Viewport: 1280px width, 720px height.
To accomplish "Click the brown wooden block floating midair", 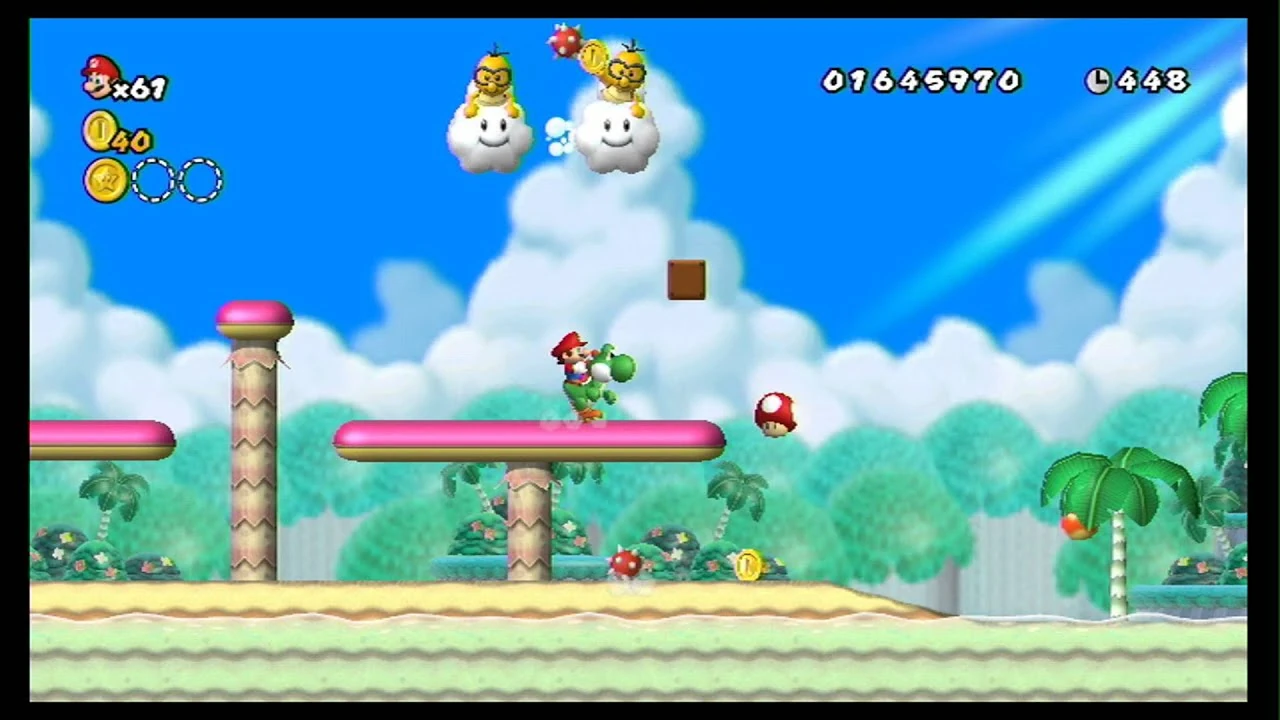I will point(686,280).
